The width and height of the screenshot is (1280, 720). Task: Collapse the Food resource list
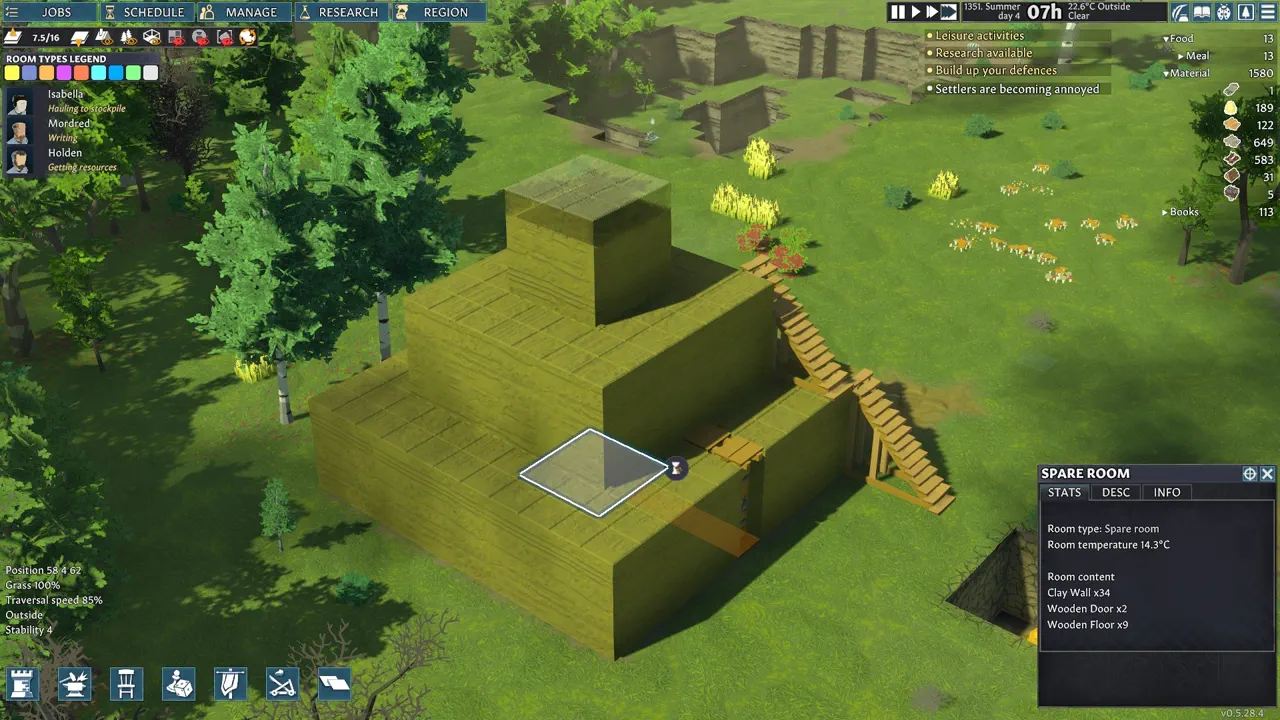[x=1165, y=38]
